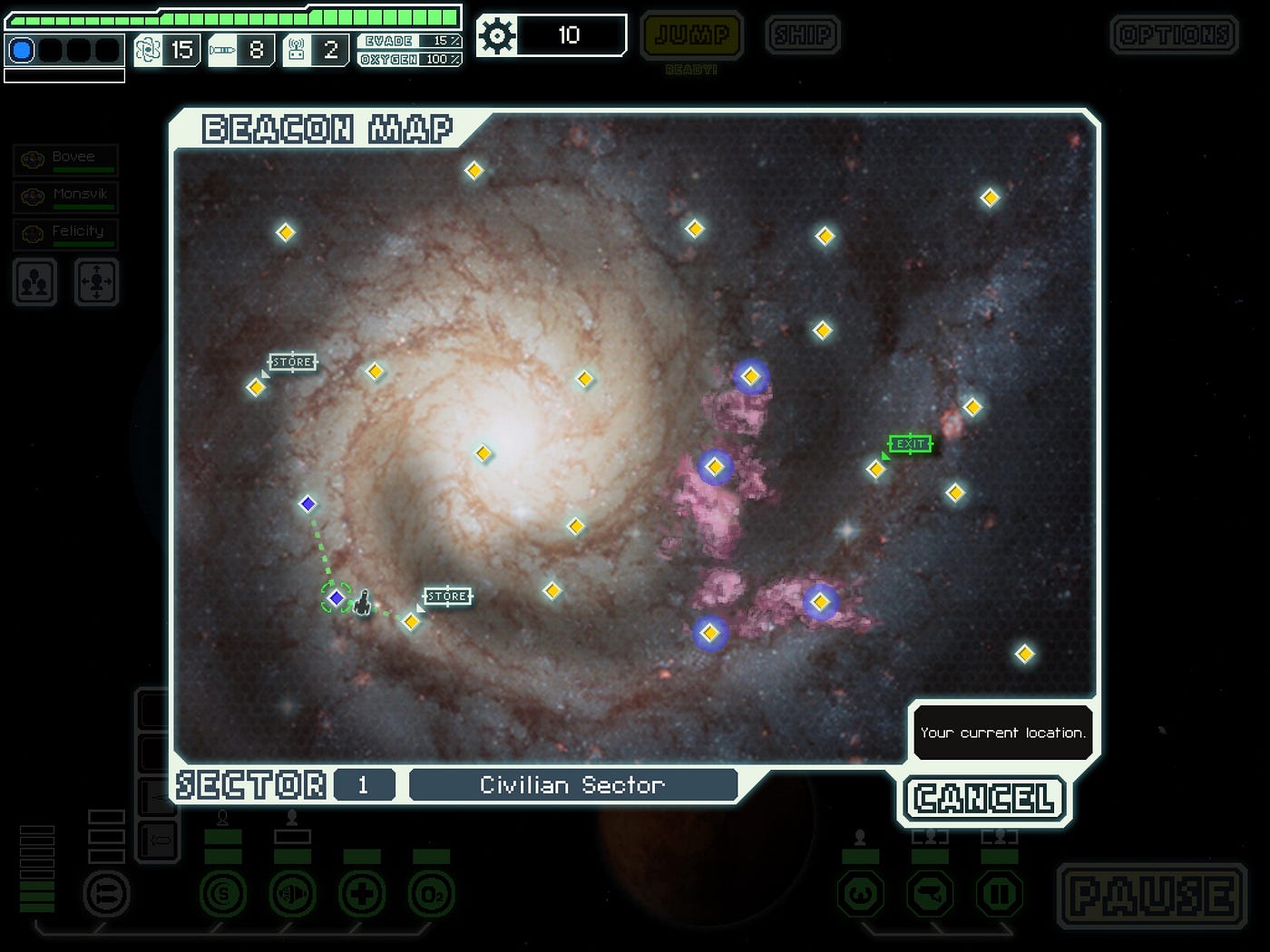Select crew member Bovee

(66, 160)
